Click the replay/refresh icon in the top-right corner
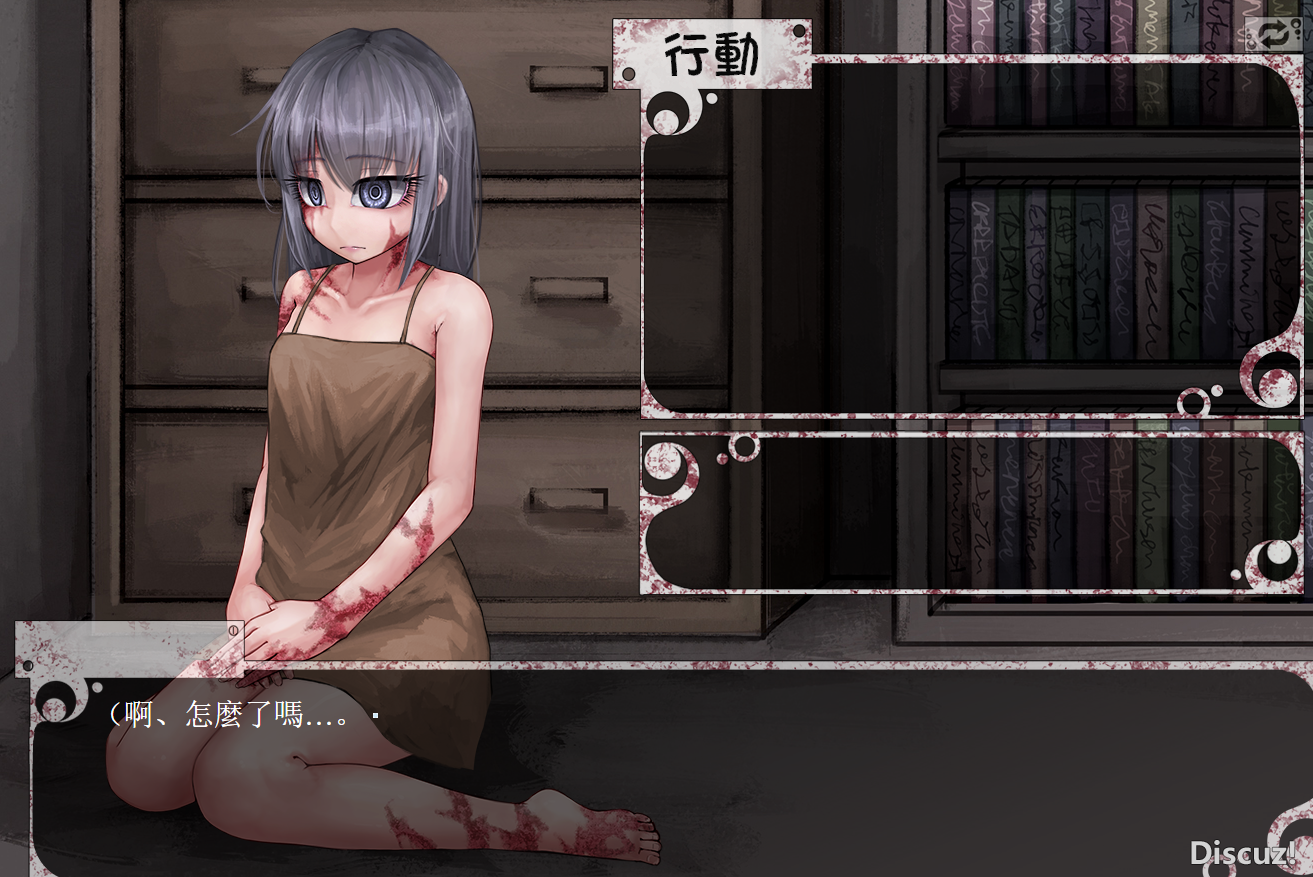Viewport: 1313px width, 877px height. coord(1272,34)
